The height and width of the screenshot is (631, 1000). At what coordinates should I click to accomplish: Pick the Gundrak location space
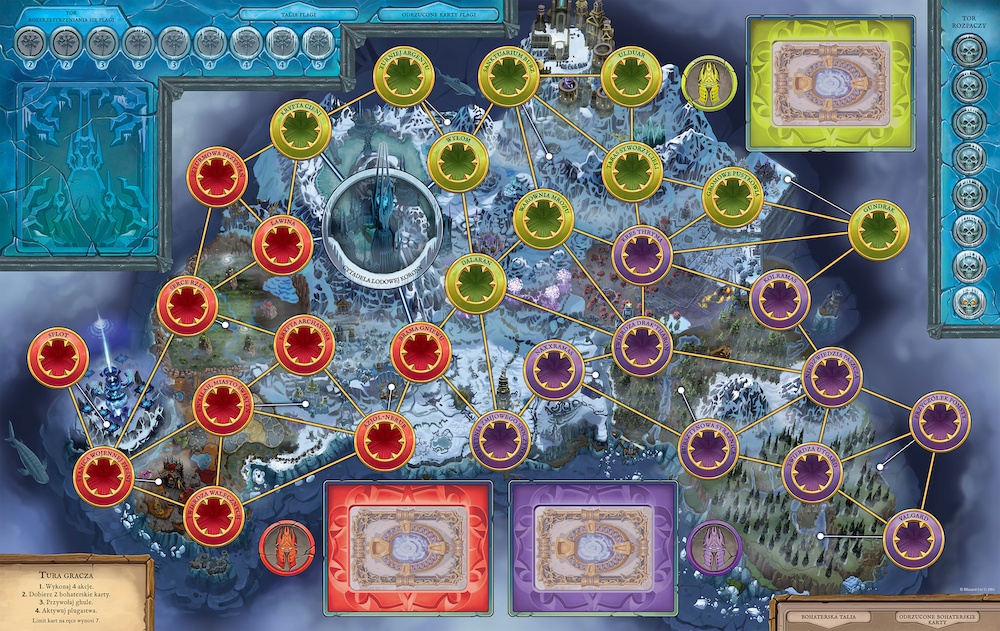[878, 230]
